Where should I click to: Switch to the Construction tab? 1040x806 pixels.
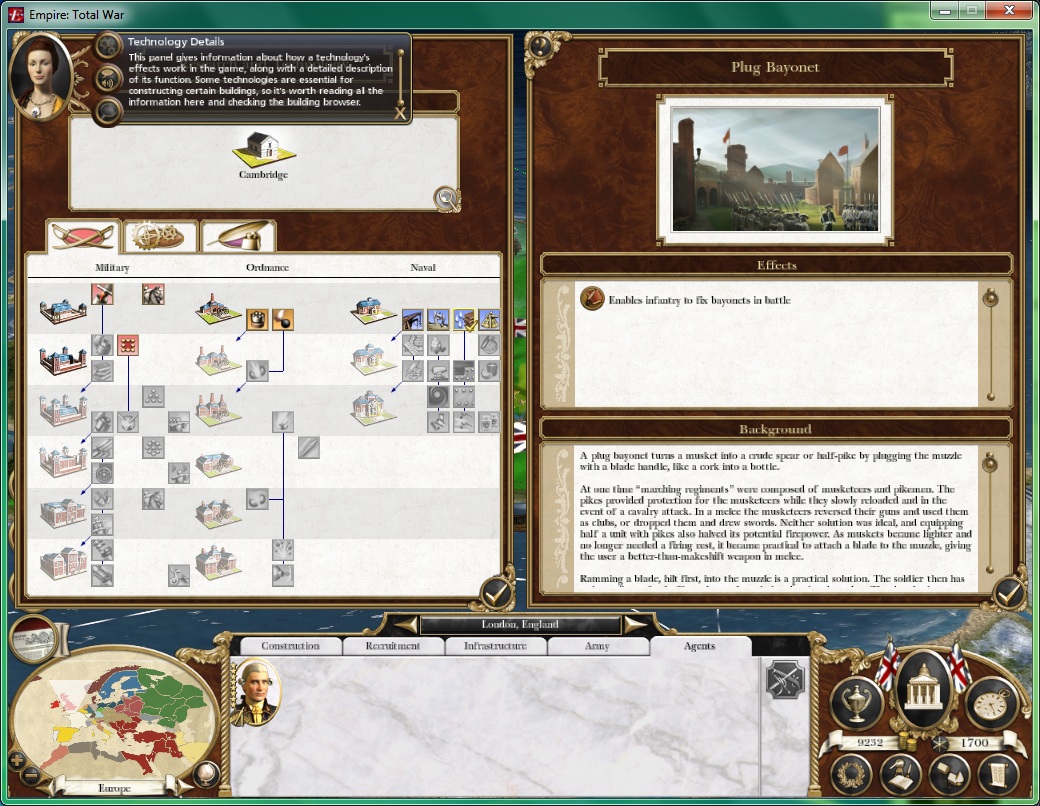tap(290, 646)
